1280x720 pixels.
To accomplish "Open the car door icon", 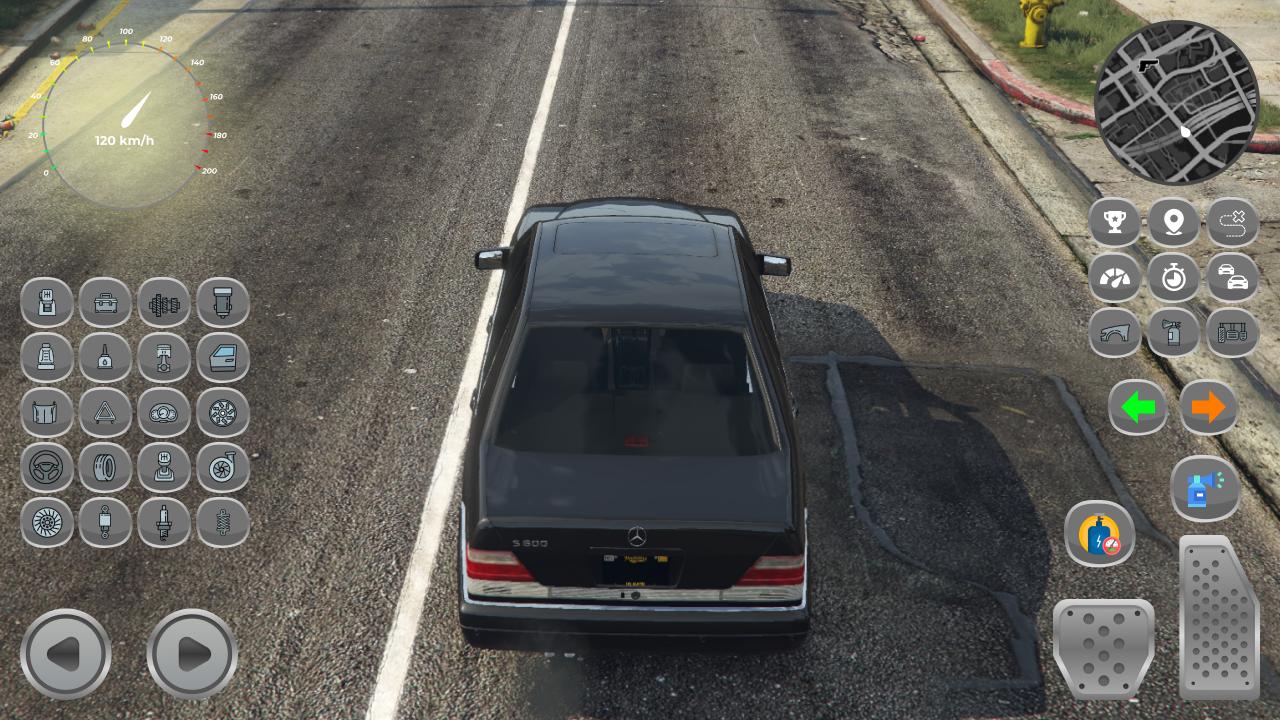I will (x=222, y=357).
